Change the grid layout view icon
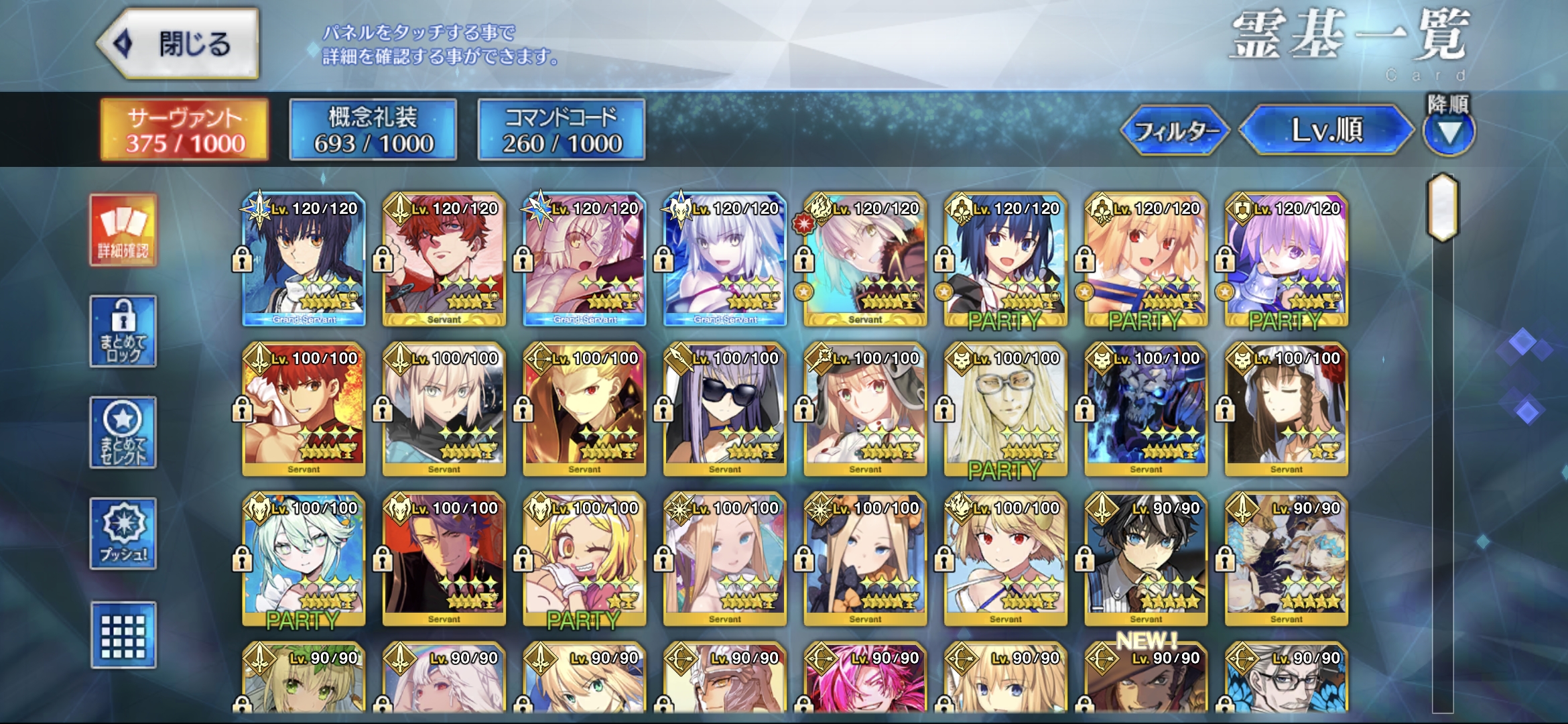The image size is (1568, 724). 123,636
